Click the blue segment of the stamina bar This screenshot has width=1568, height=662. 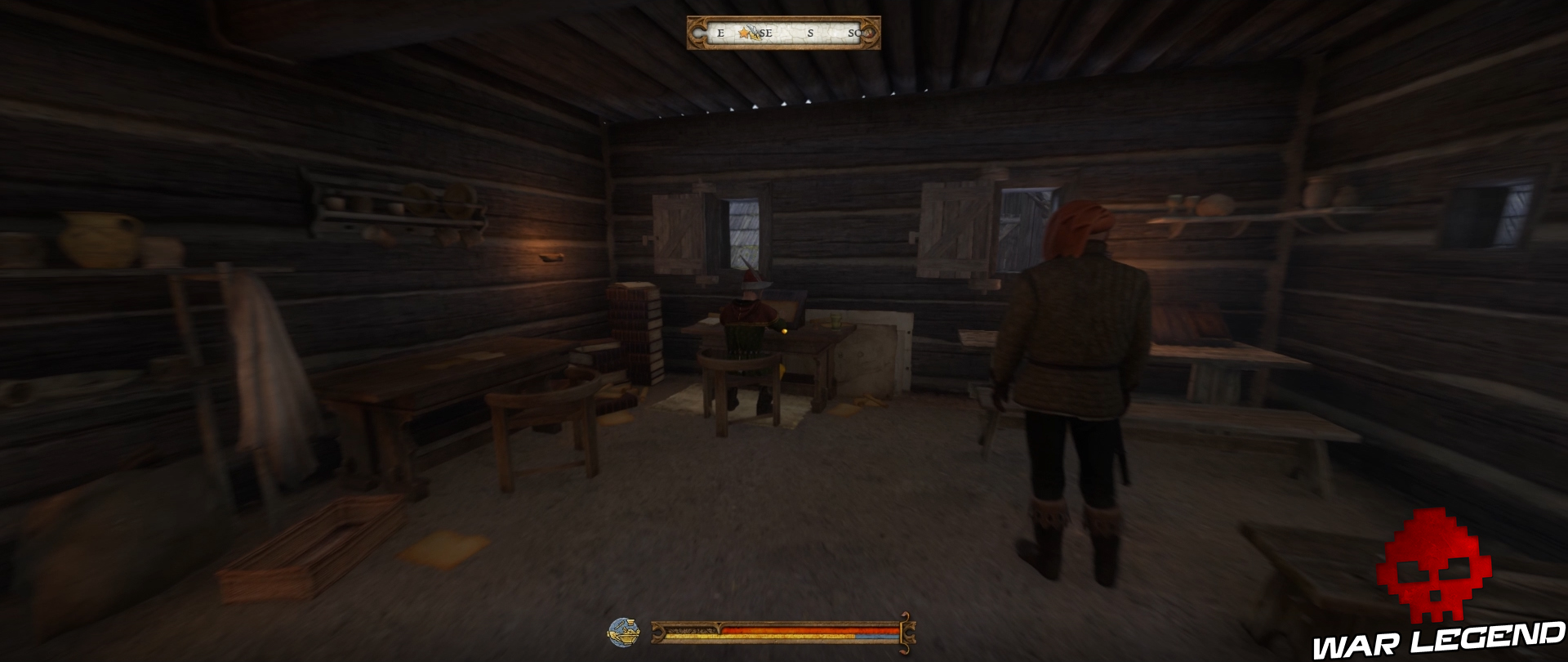point(877,637)
